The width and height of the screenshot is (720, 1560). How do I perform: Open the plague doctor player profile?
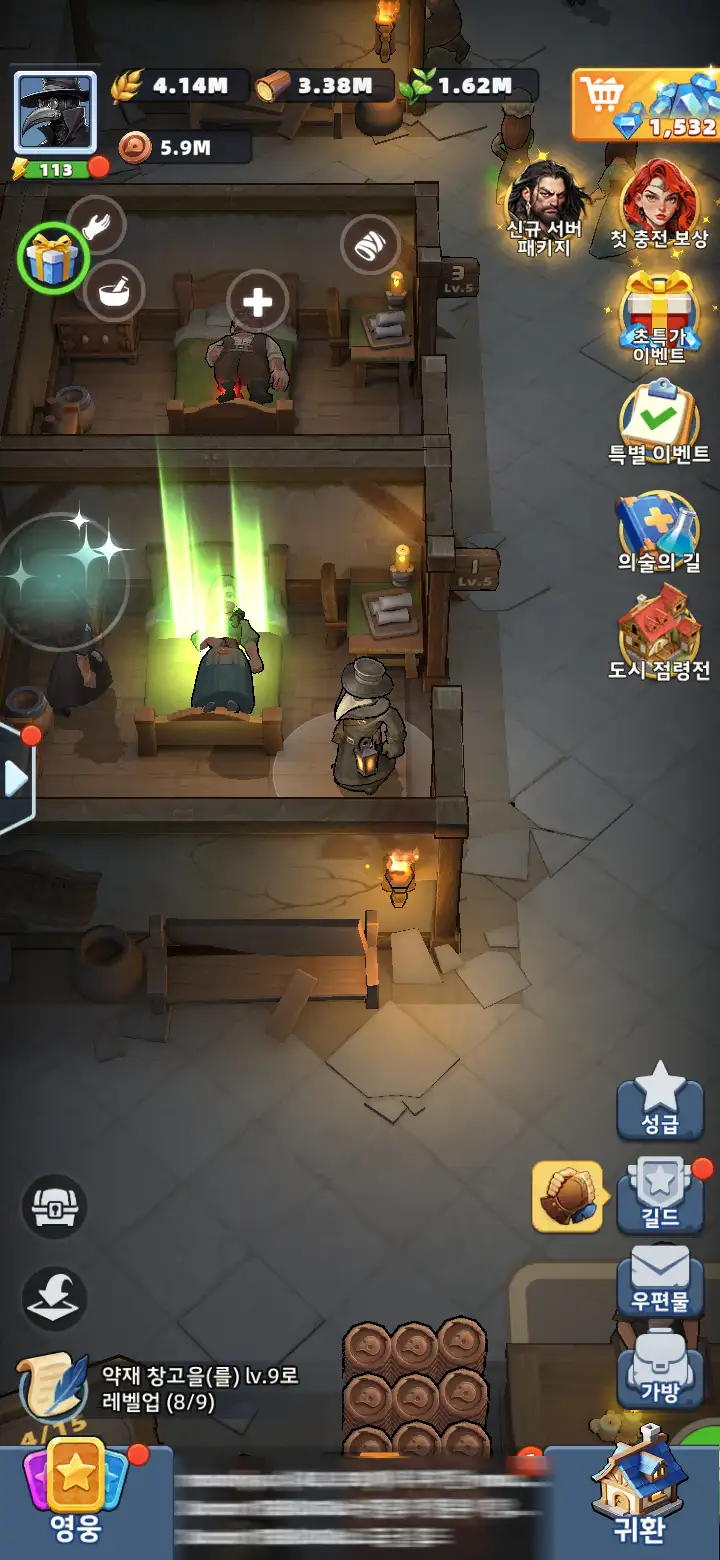click(55, 112)
